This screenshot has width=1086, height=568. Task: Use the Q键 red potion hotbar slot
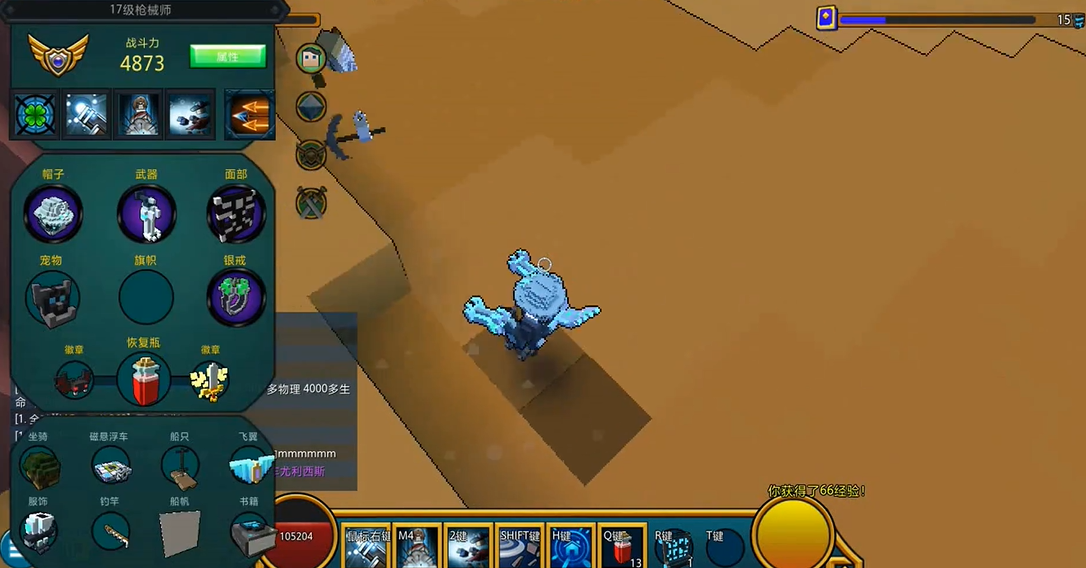(622, 548)
